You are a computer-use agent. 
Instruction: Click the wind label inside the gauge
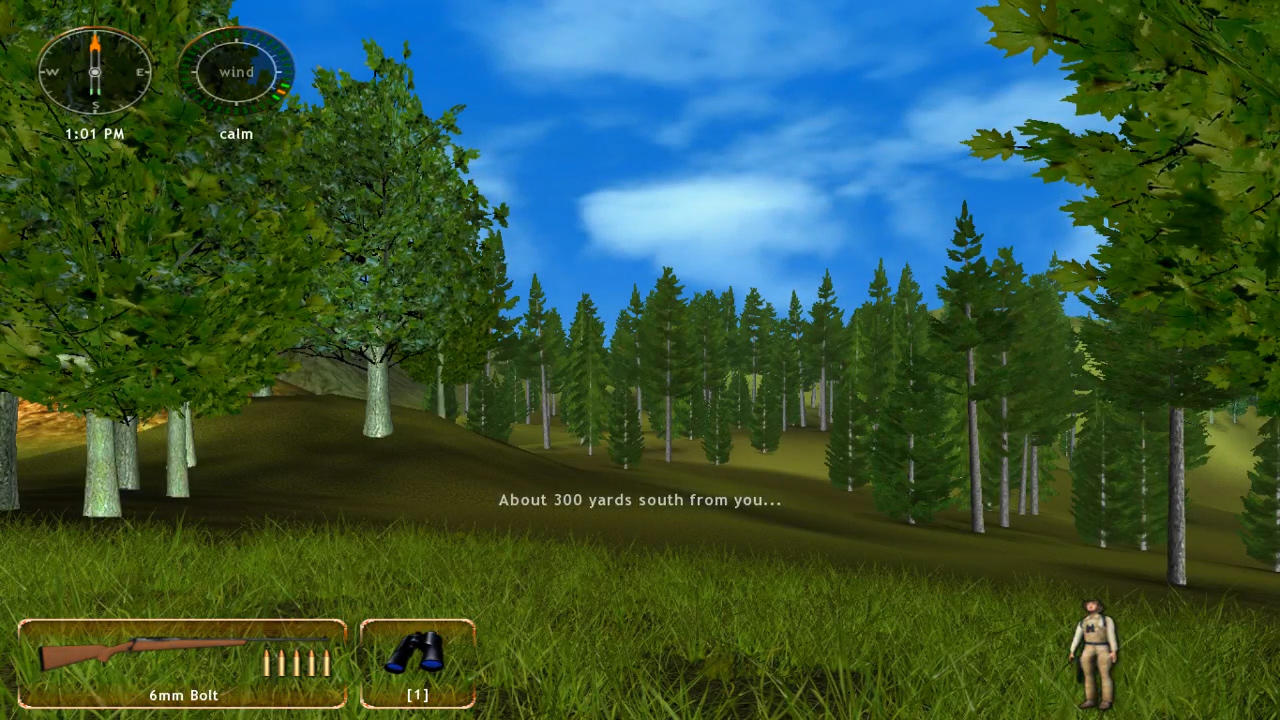point(236,71)
